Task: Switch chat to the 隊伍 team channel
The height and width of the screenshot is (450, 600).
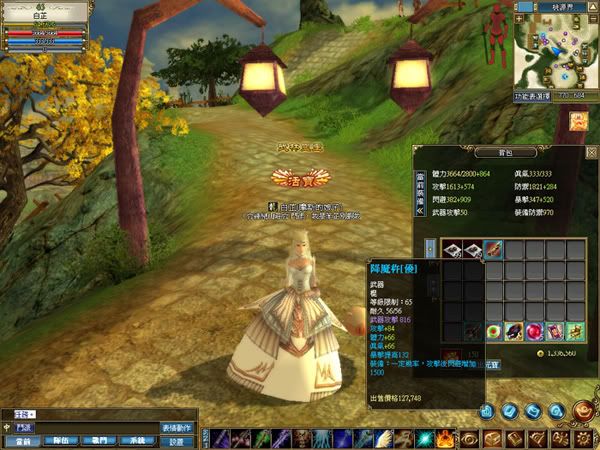Action: click(x=62, y=441)
